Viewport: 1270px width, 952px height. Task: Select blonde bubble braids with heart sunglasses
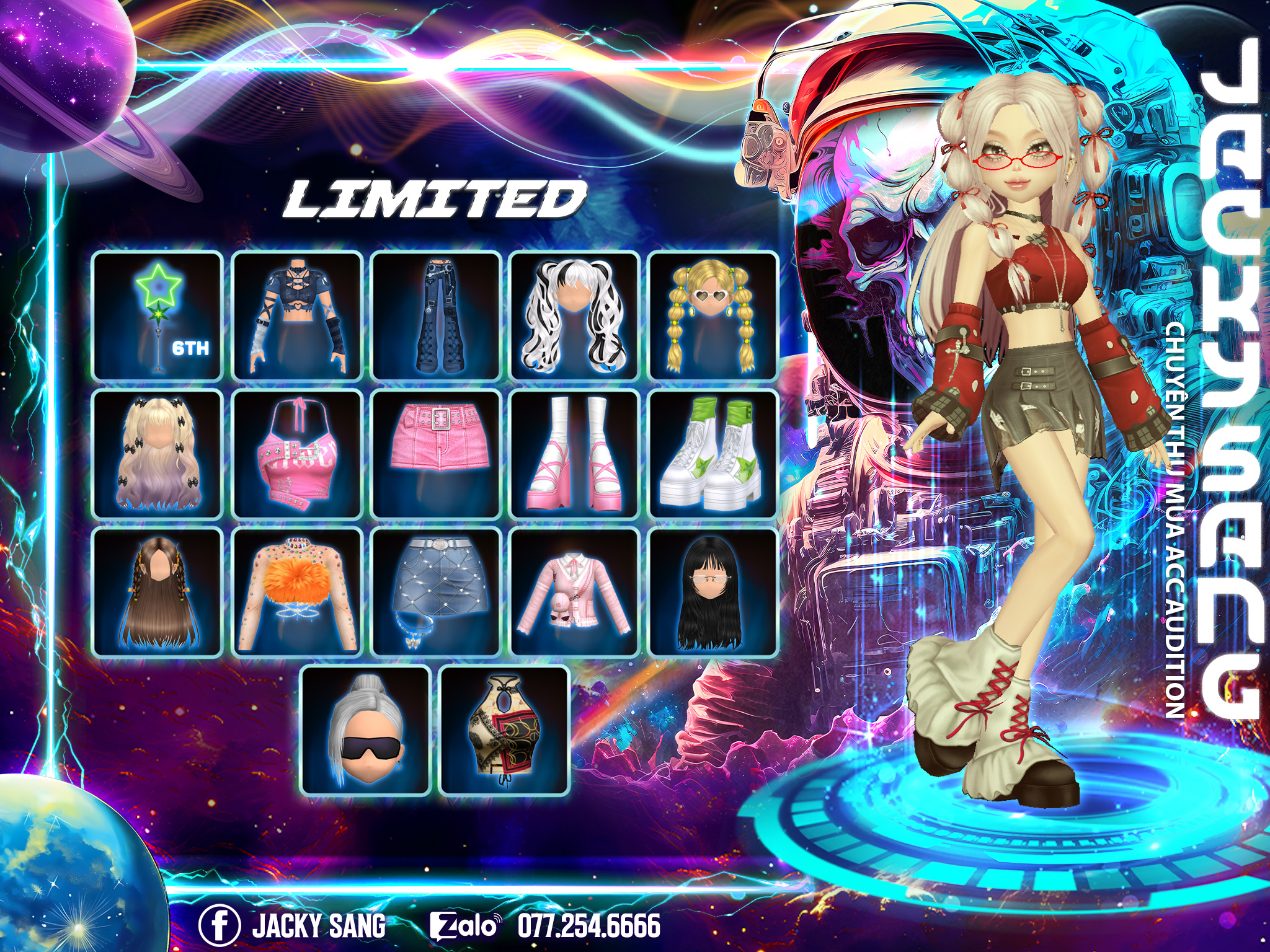pos(713,316)
